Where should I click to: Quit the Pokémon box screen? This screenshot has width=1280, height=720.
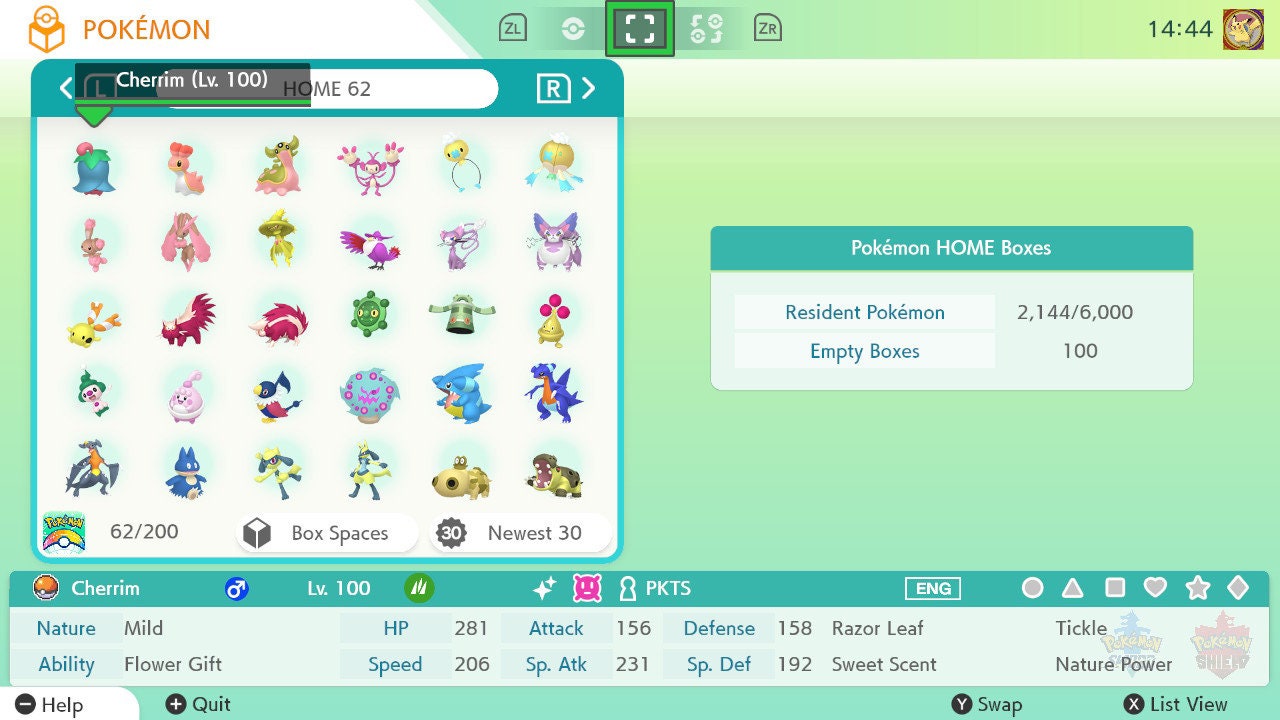(x=198, y=705)
